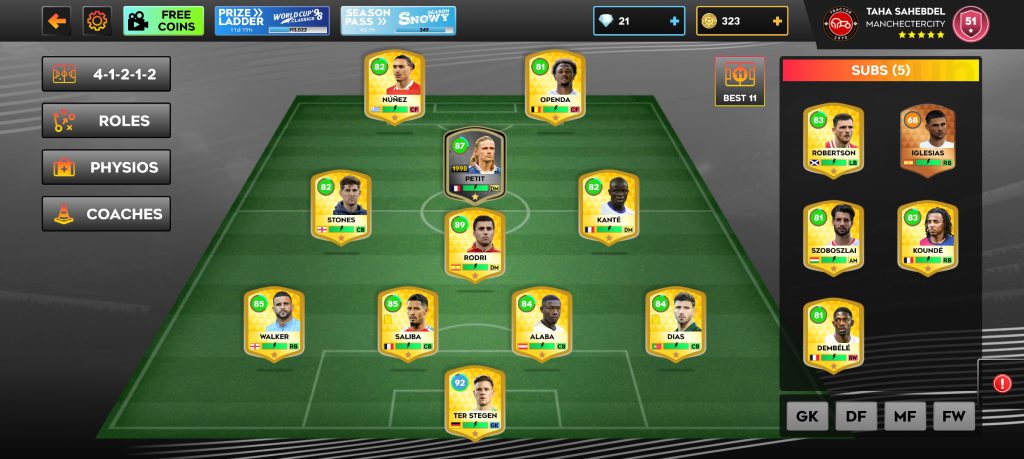
Task: Open the Physios menu
Action: 106,167
